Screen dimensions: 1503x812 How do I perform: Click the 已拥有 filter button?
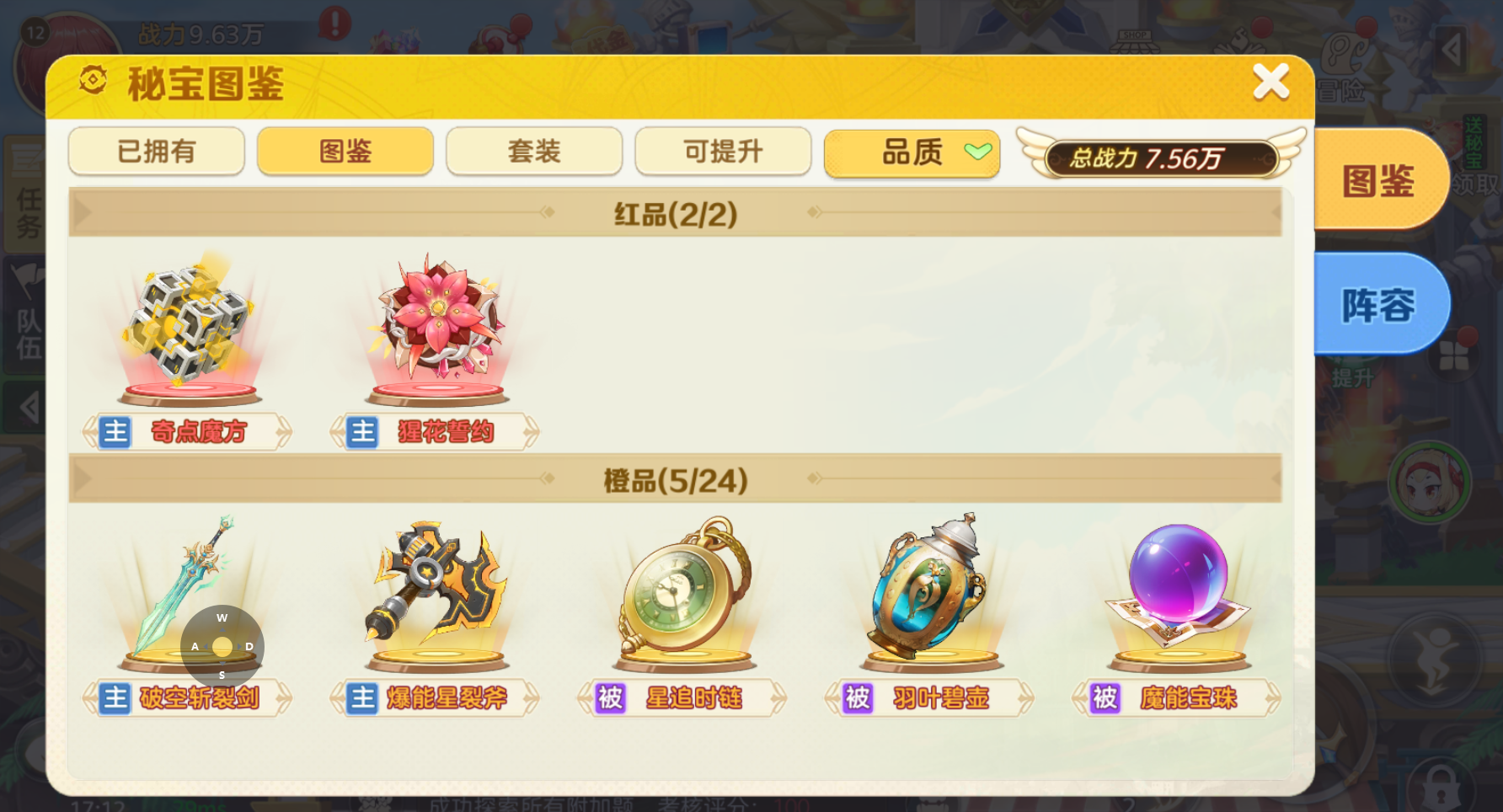[156, 152]
